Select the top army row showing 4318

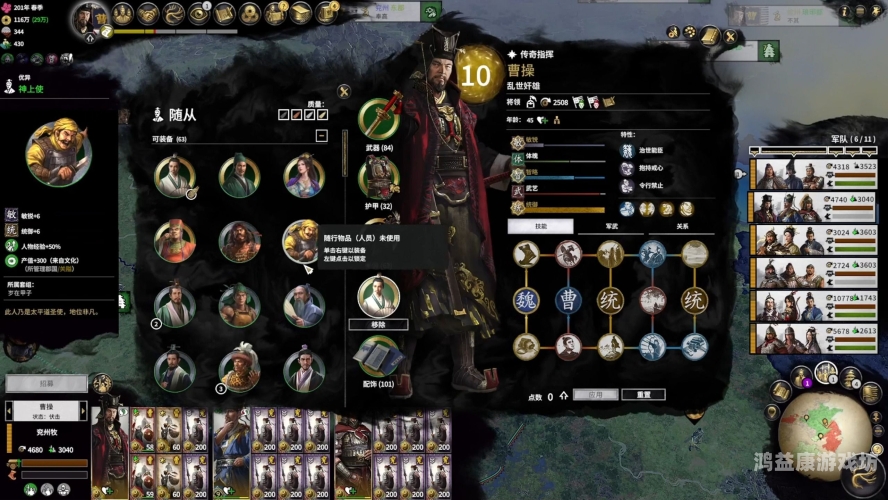814,173
